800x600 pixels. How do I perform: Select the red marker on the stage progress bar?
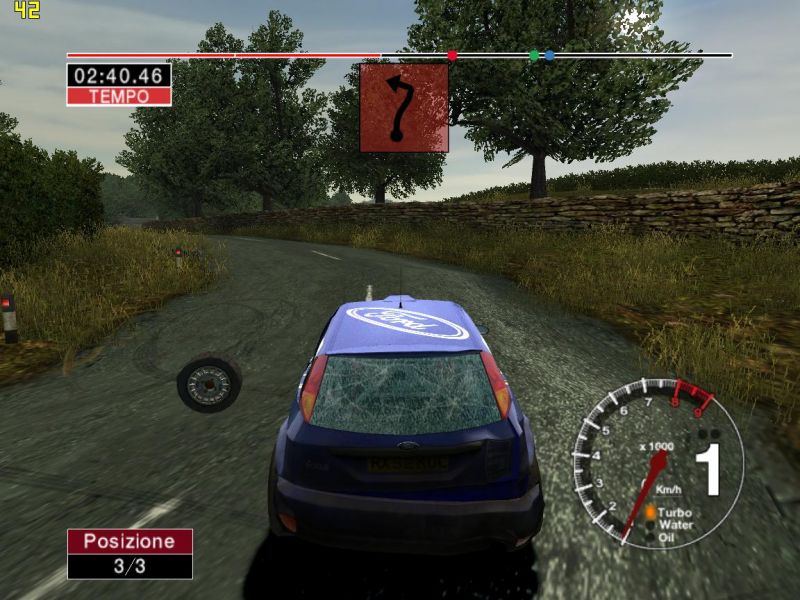tap(452, 56)
